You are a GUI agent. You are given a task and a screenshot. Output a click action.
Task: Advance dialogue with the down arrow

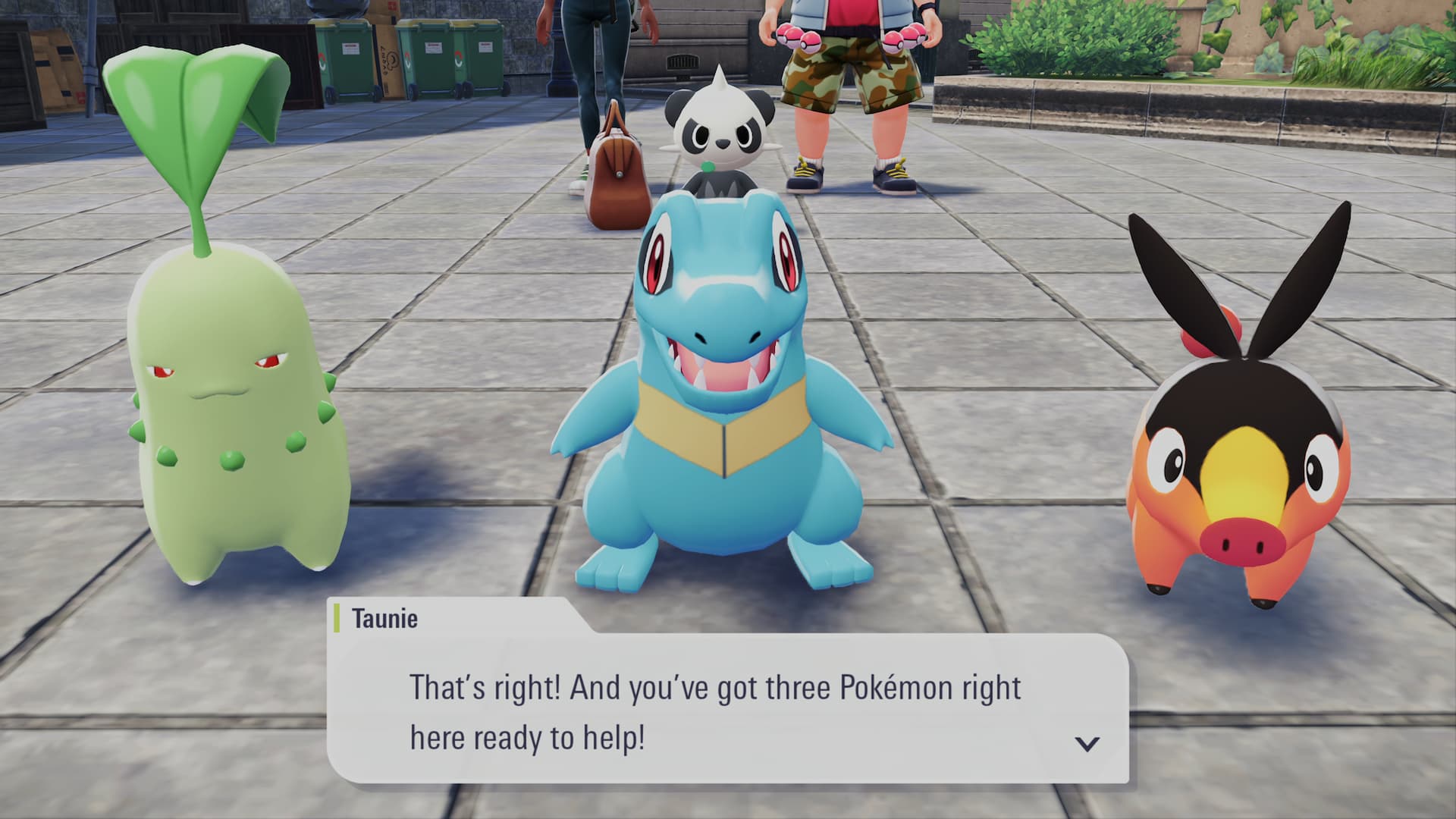[x=1087, y=743]
